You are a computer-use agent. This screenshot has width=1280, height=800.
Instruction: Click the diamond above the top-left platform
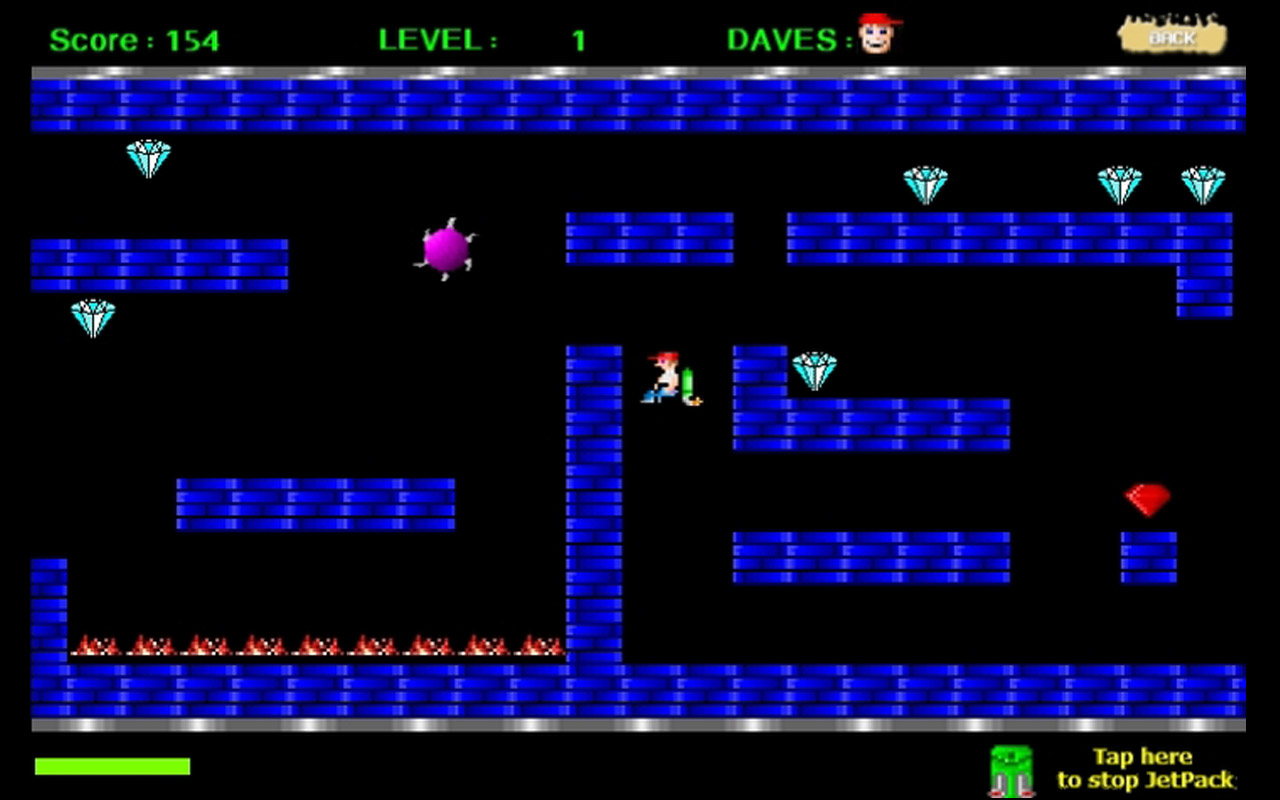pos(149,158)
